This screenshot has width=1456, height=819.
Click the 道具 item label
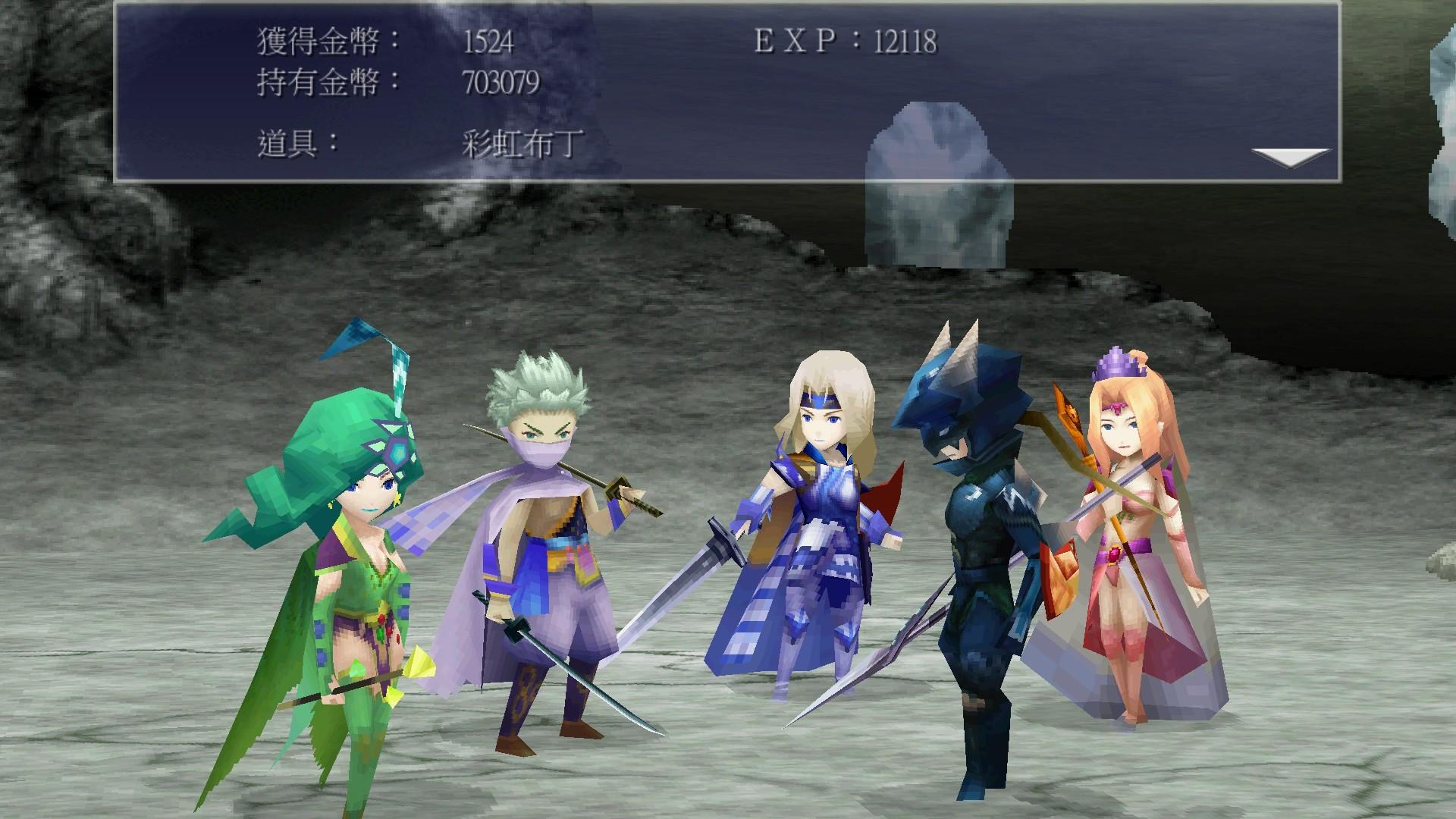(x=294, y=144)
